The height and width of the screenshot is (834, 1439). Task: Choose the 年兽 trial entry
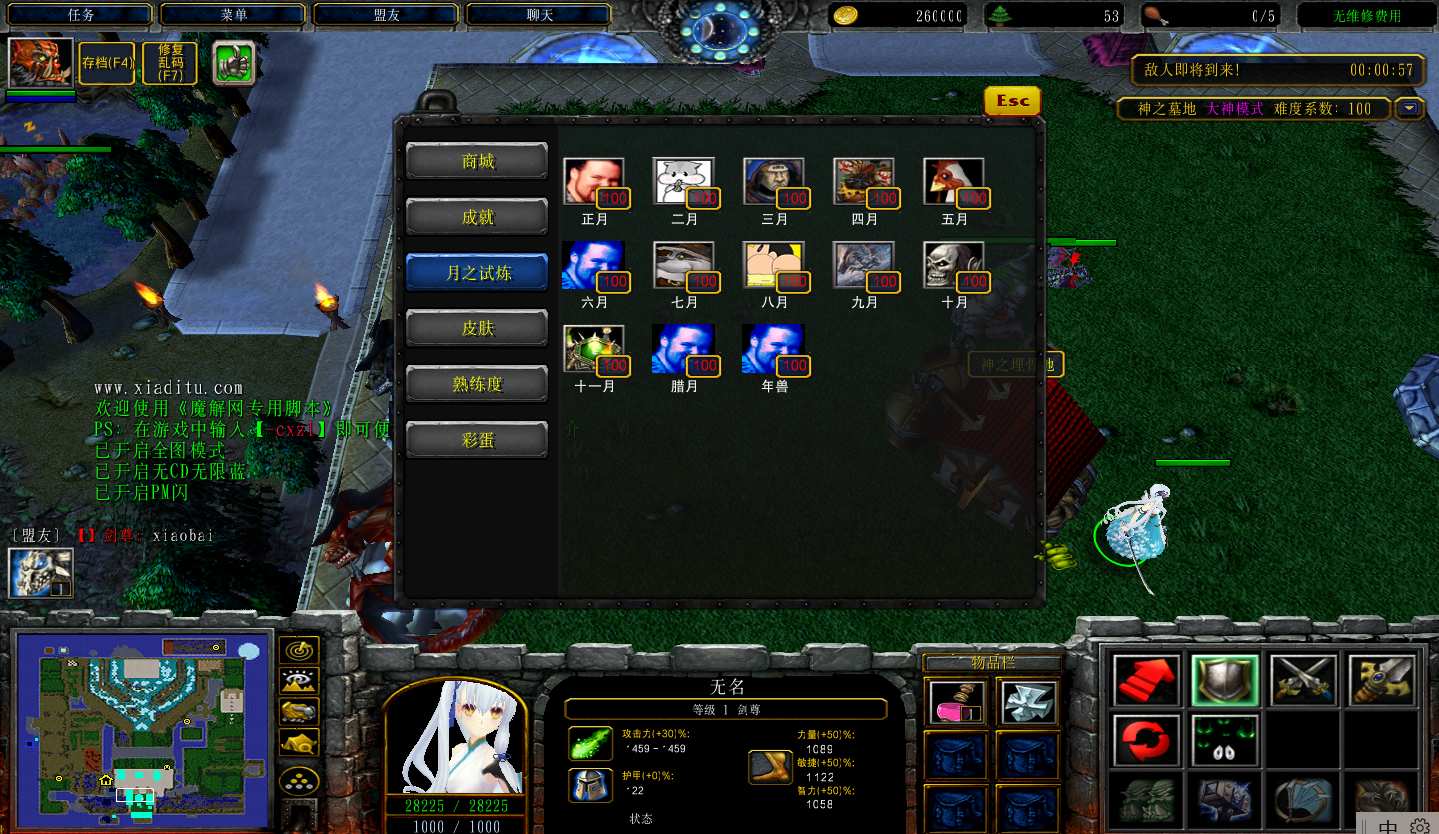773,350
